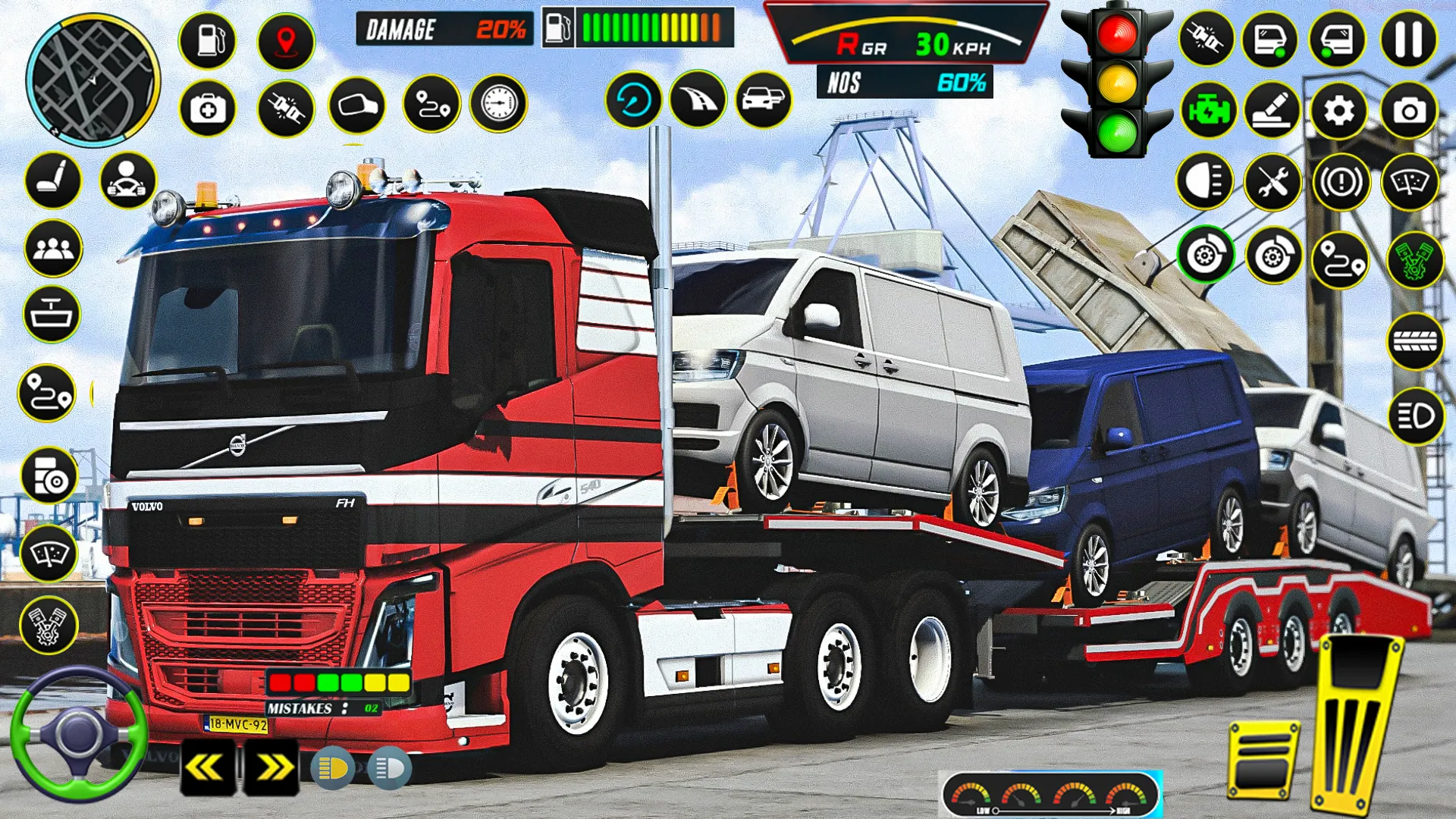Select the red location pin marker

pos(284,42)
